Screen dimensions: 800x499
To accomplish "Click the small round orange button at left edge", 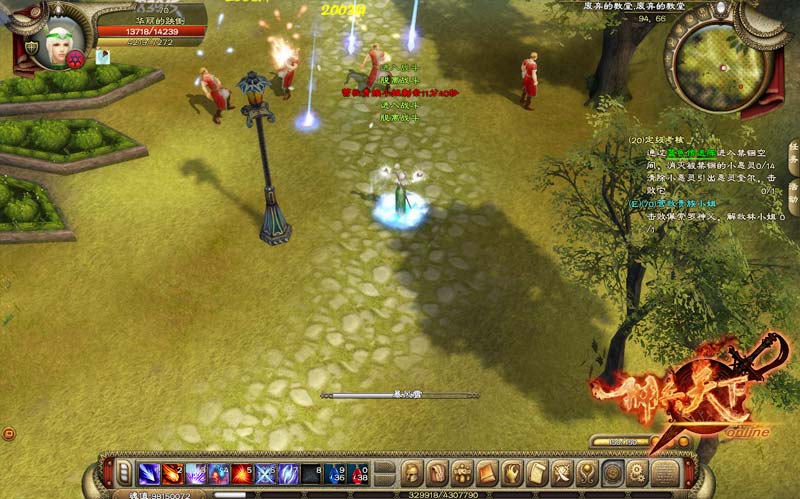I will 9,433.
